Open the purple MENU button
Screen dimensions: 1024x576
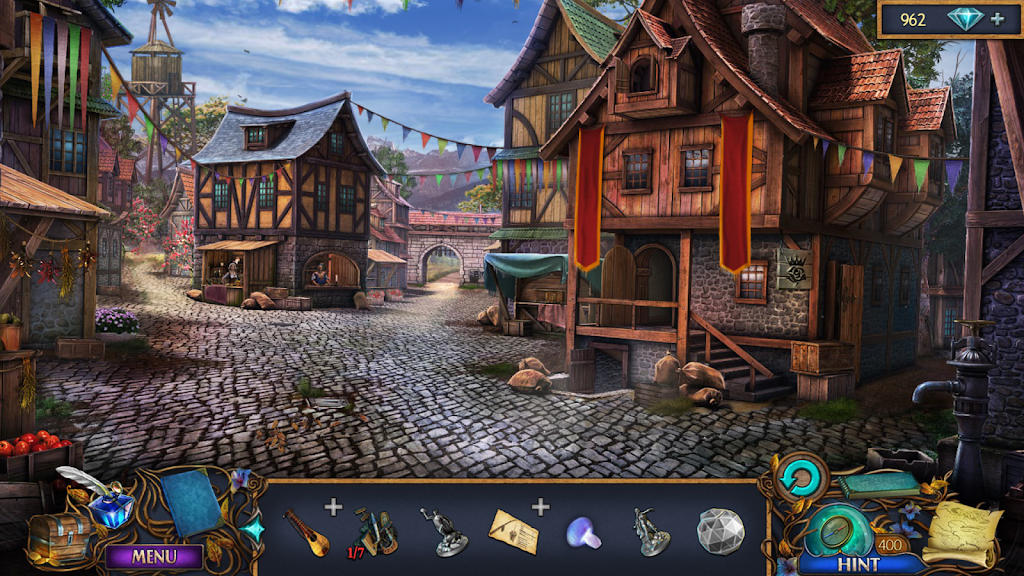(154, 556)
